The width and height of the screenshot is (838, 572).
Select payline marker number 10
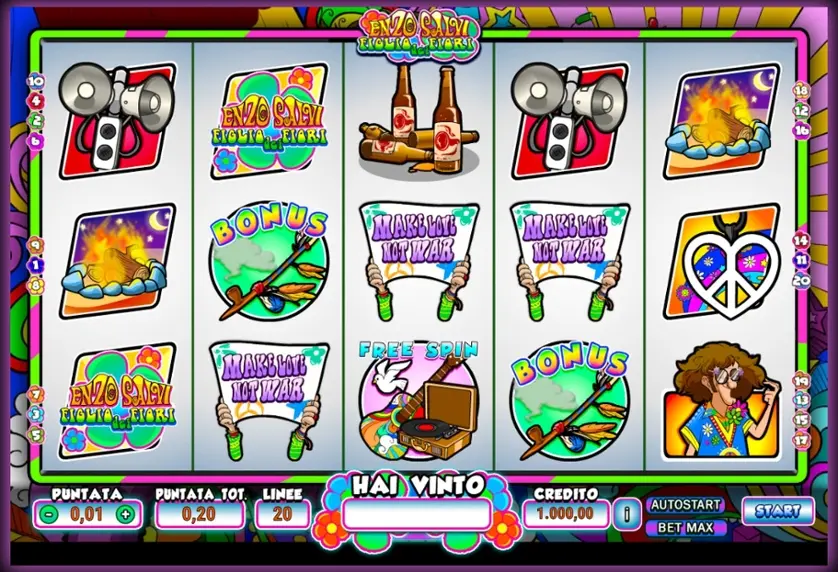pos(36,81)
